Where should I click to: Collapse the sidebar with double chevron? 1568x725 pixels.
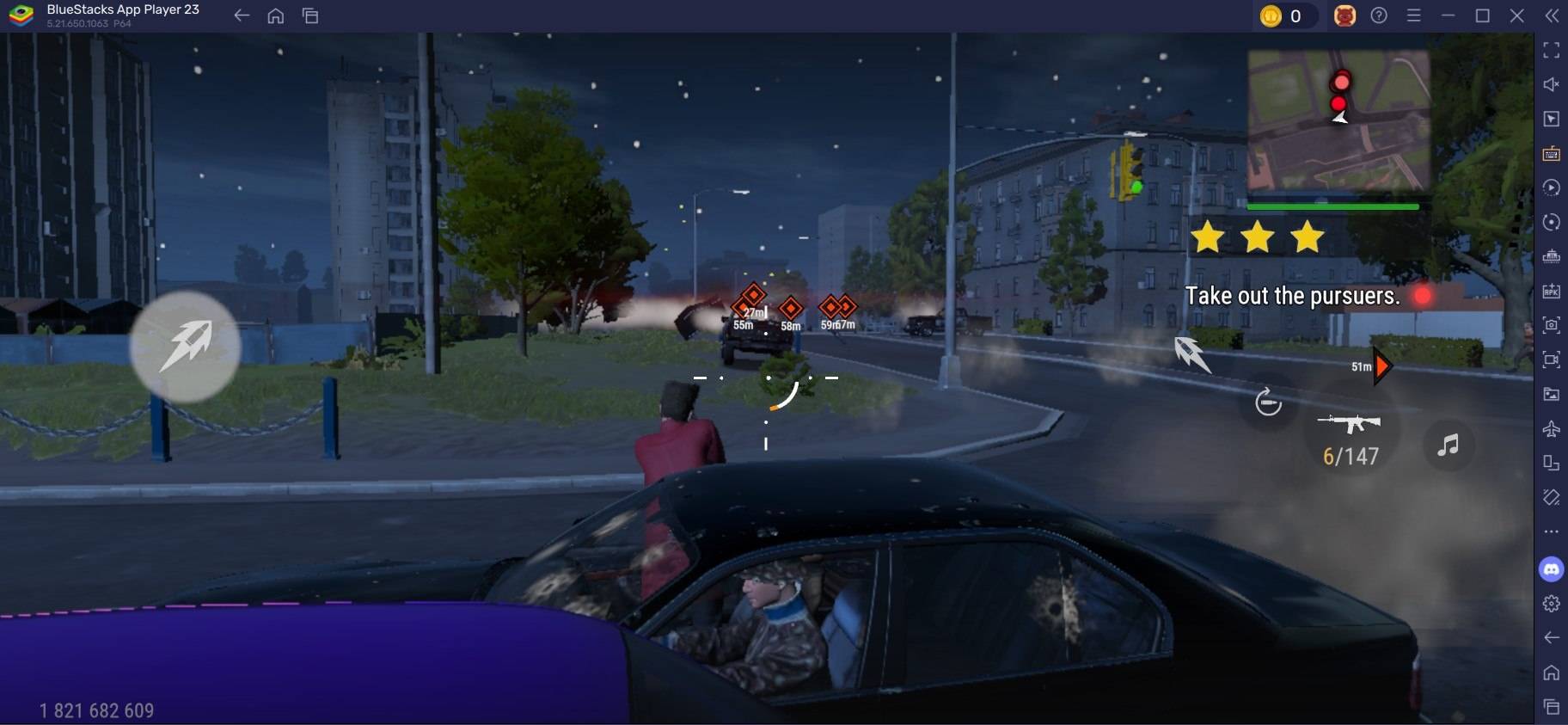1552,15
